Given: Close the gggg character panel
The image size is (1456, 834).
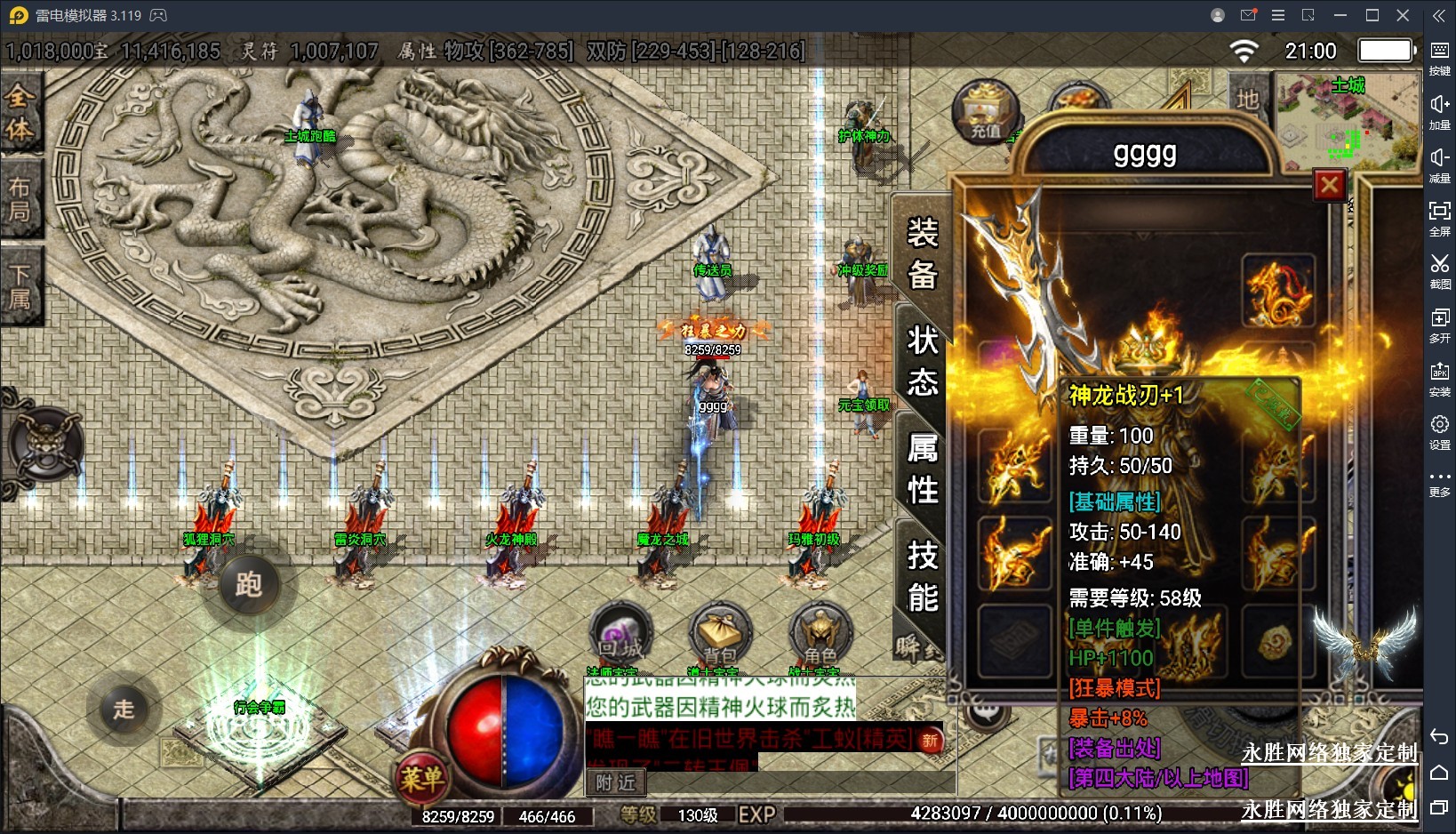Looking at the screenshot, I should pos(1330,185).
